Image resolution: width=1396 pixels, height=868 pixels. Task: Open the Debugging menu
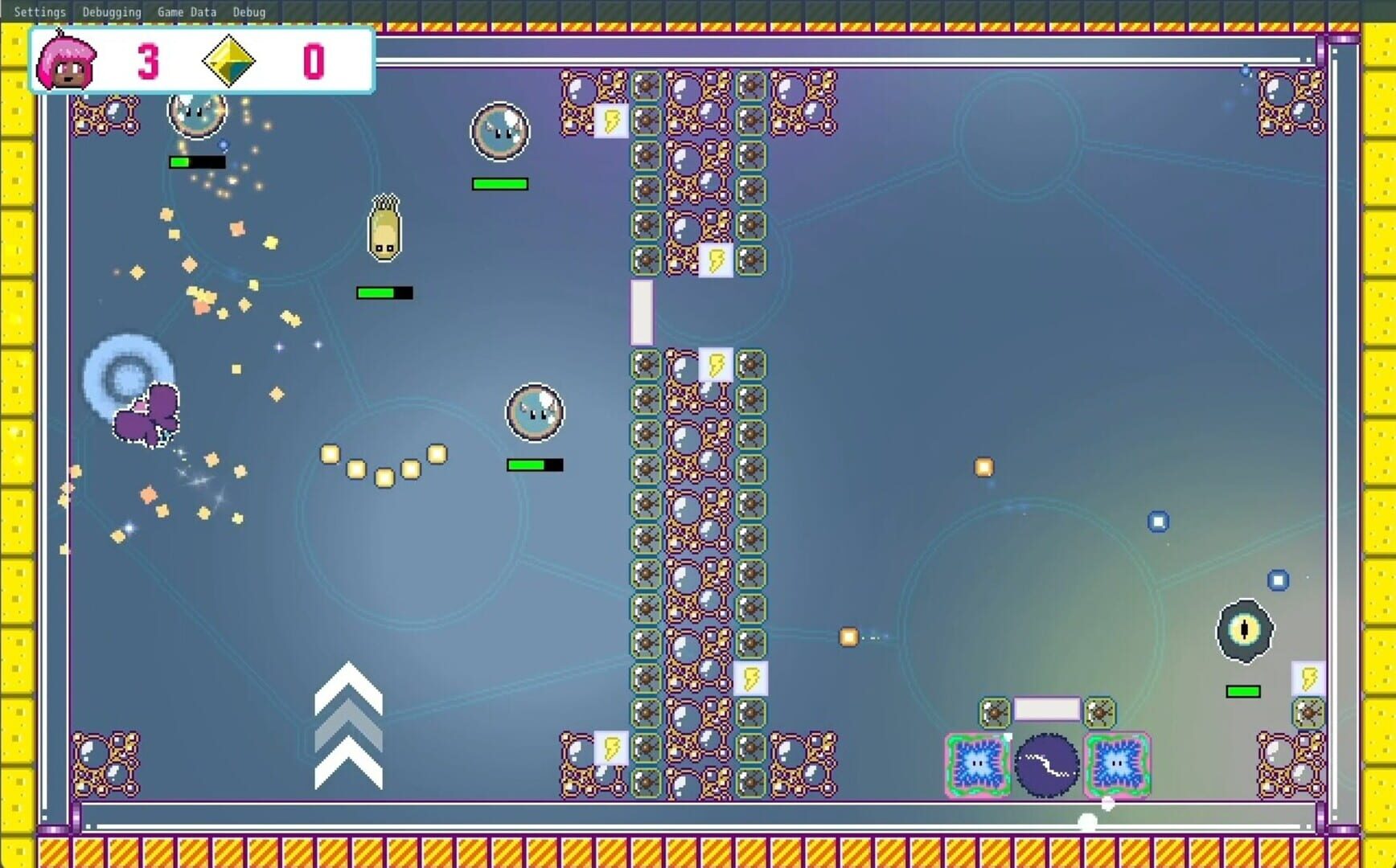pyautogui.click(x=111, y=11)
